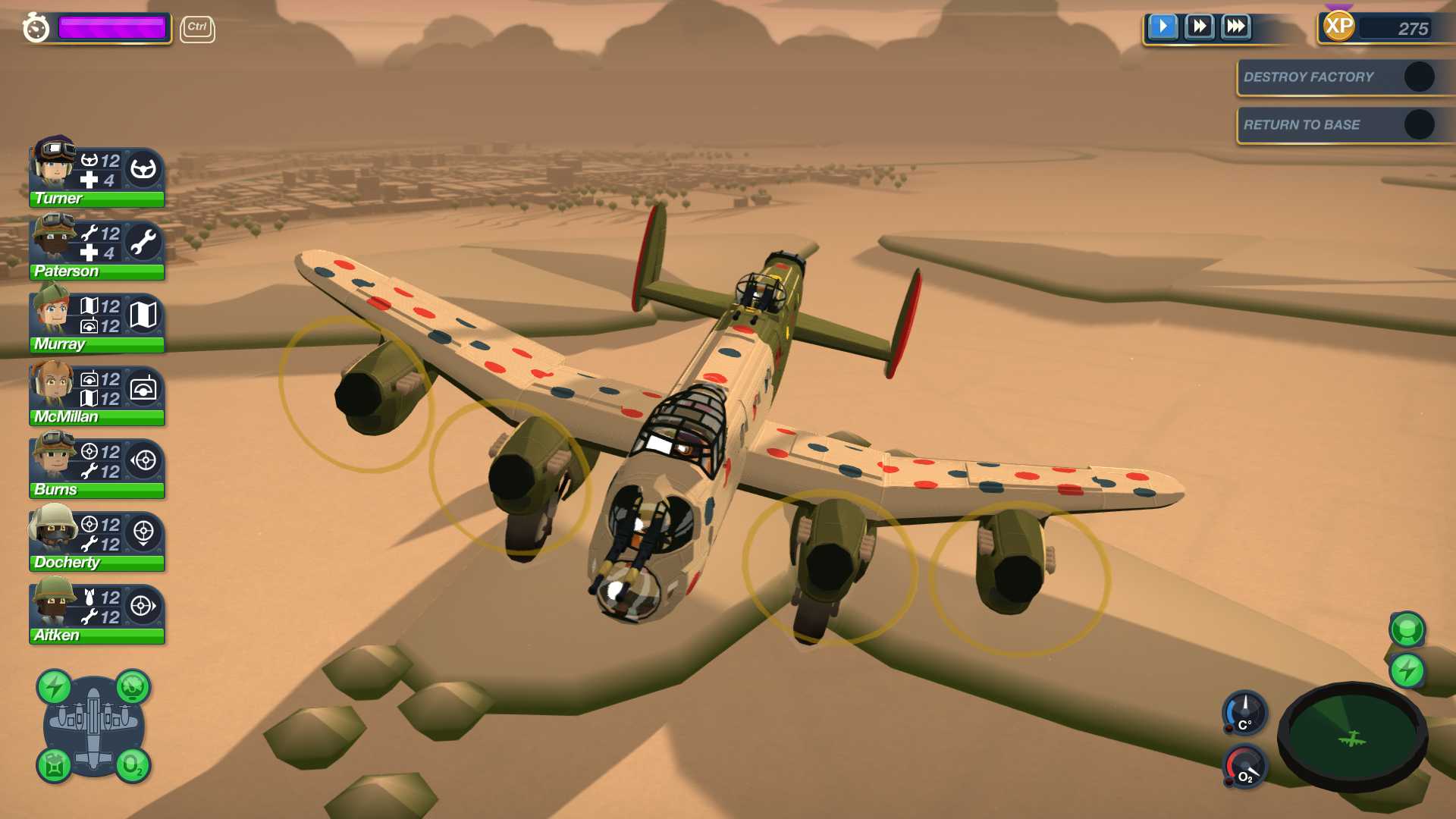1456x819 pixels.
Task: Select Docherty's gunner position icon
Action: tap(144, 533)
